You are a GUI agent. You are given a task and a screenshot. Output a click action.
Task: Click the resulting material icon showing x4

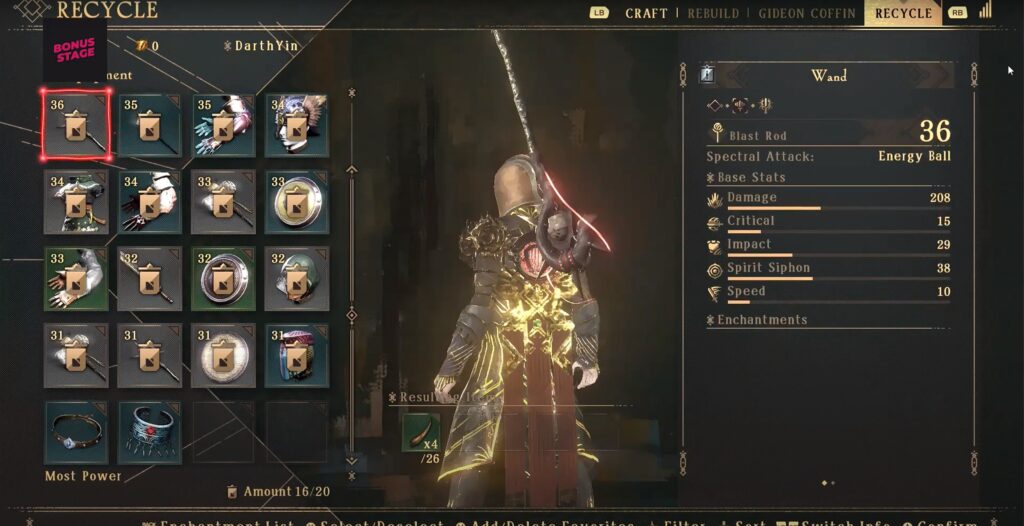tap(421, 431)
